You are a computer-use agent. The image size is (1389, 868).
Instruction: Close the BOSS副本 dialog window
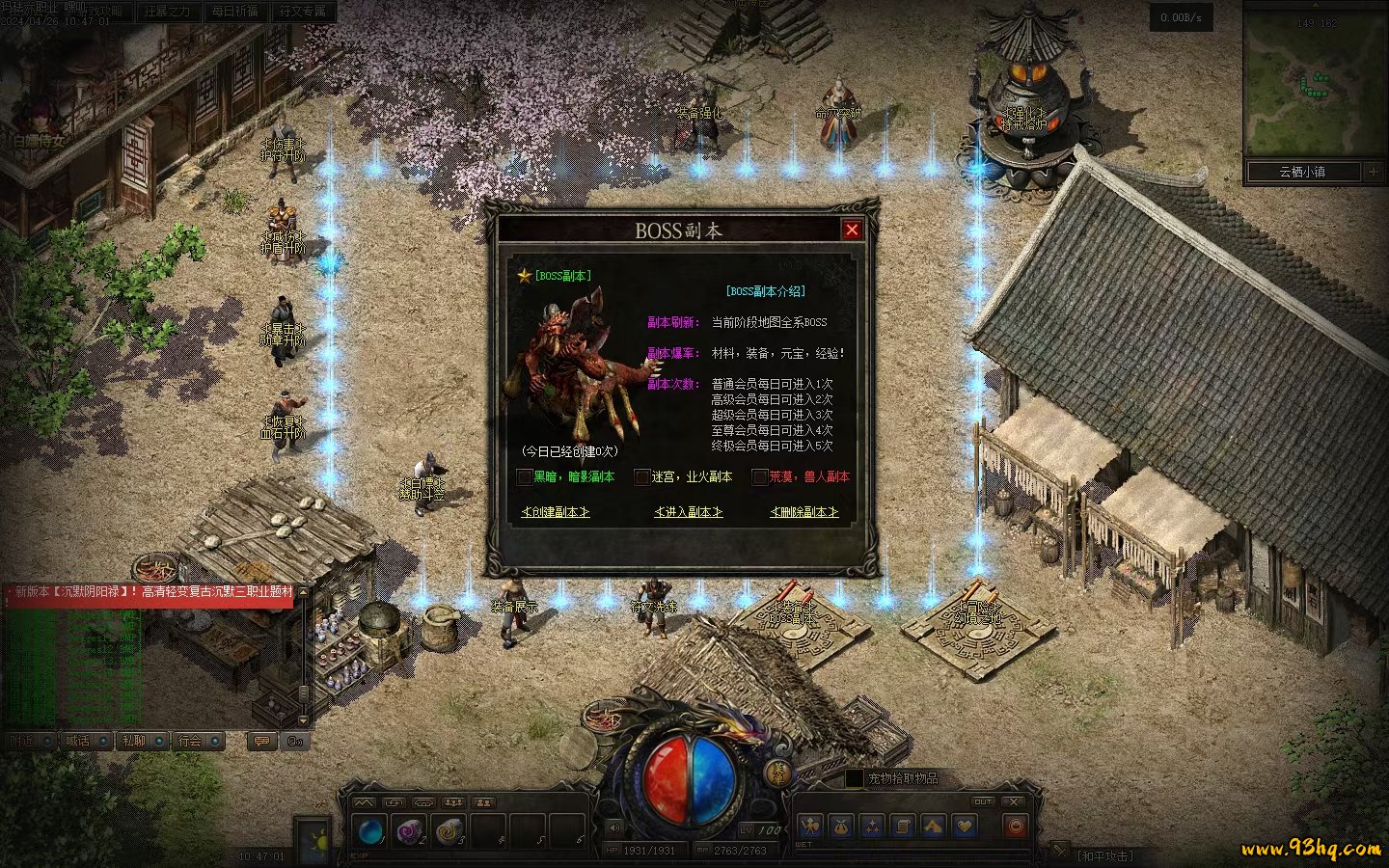click(851, 230)
